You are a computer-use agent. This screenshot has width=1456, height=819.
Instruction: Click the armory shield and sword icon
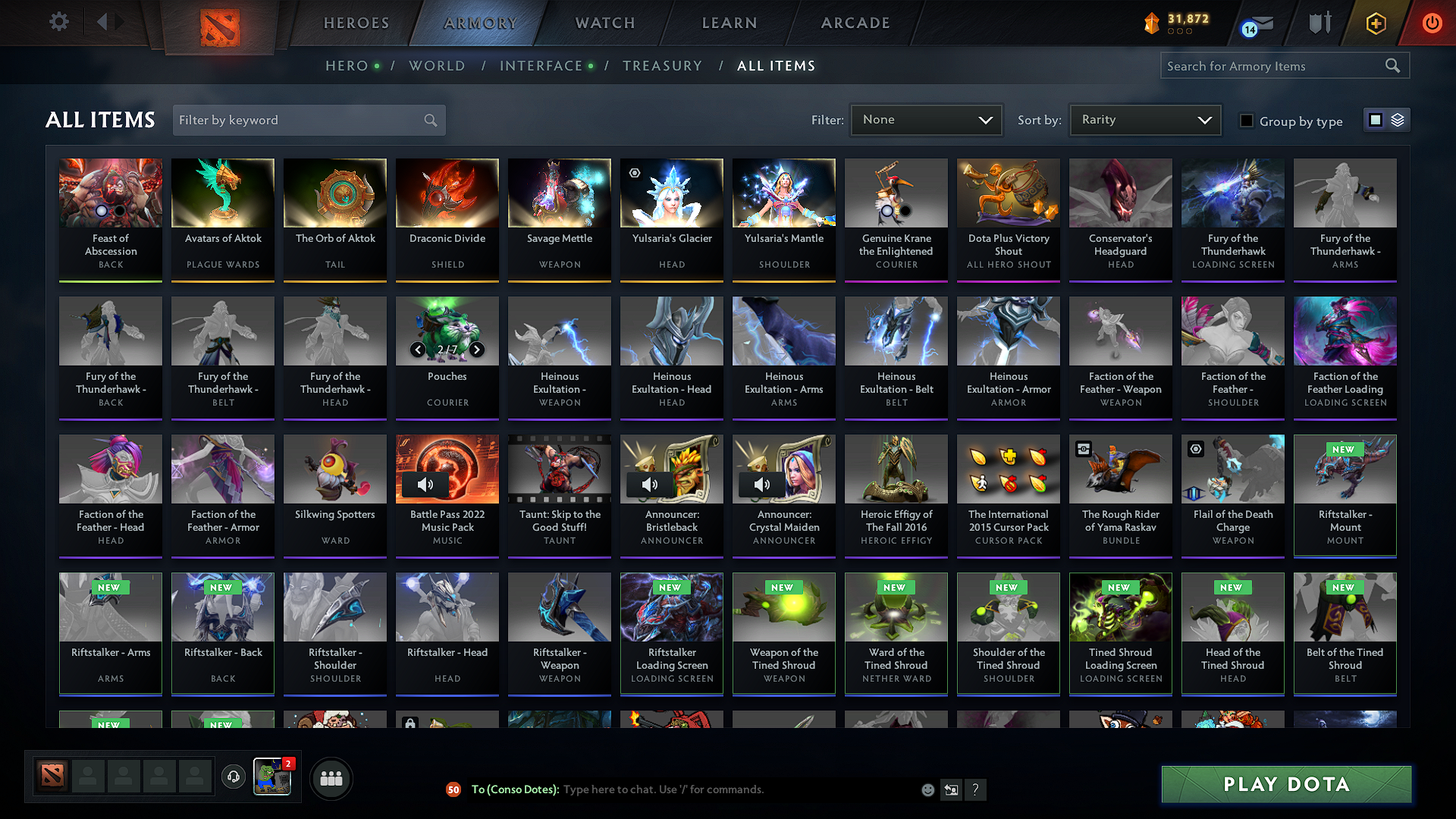pos(1318,23)
